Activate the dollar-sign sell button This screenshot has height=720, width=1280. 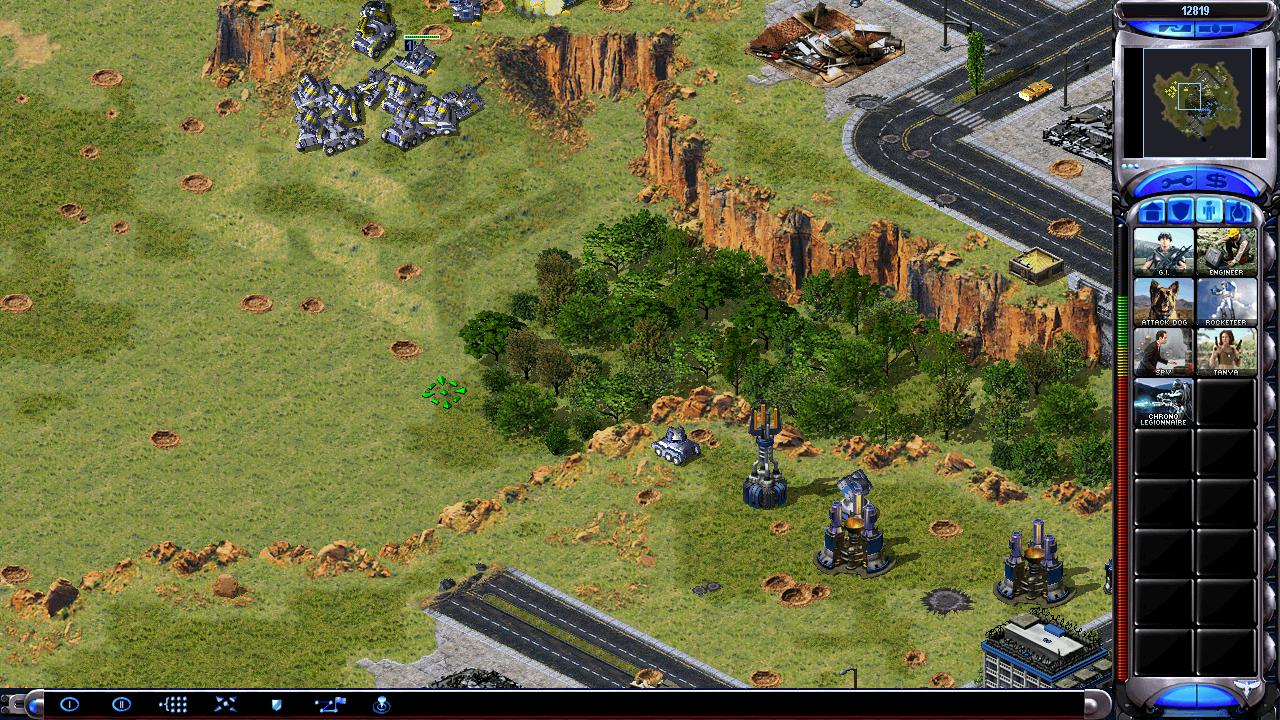(x=1216, y=181)
